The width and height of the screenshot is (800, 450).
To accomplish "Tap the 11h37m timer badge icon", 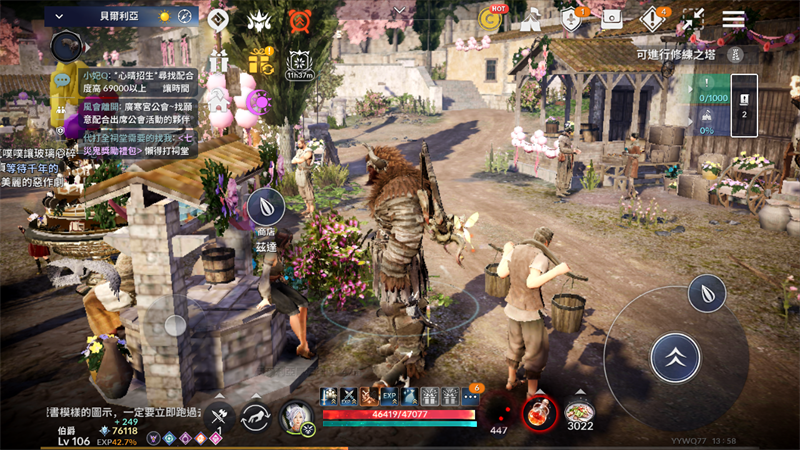I will coord(299,63).
